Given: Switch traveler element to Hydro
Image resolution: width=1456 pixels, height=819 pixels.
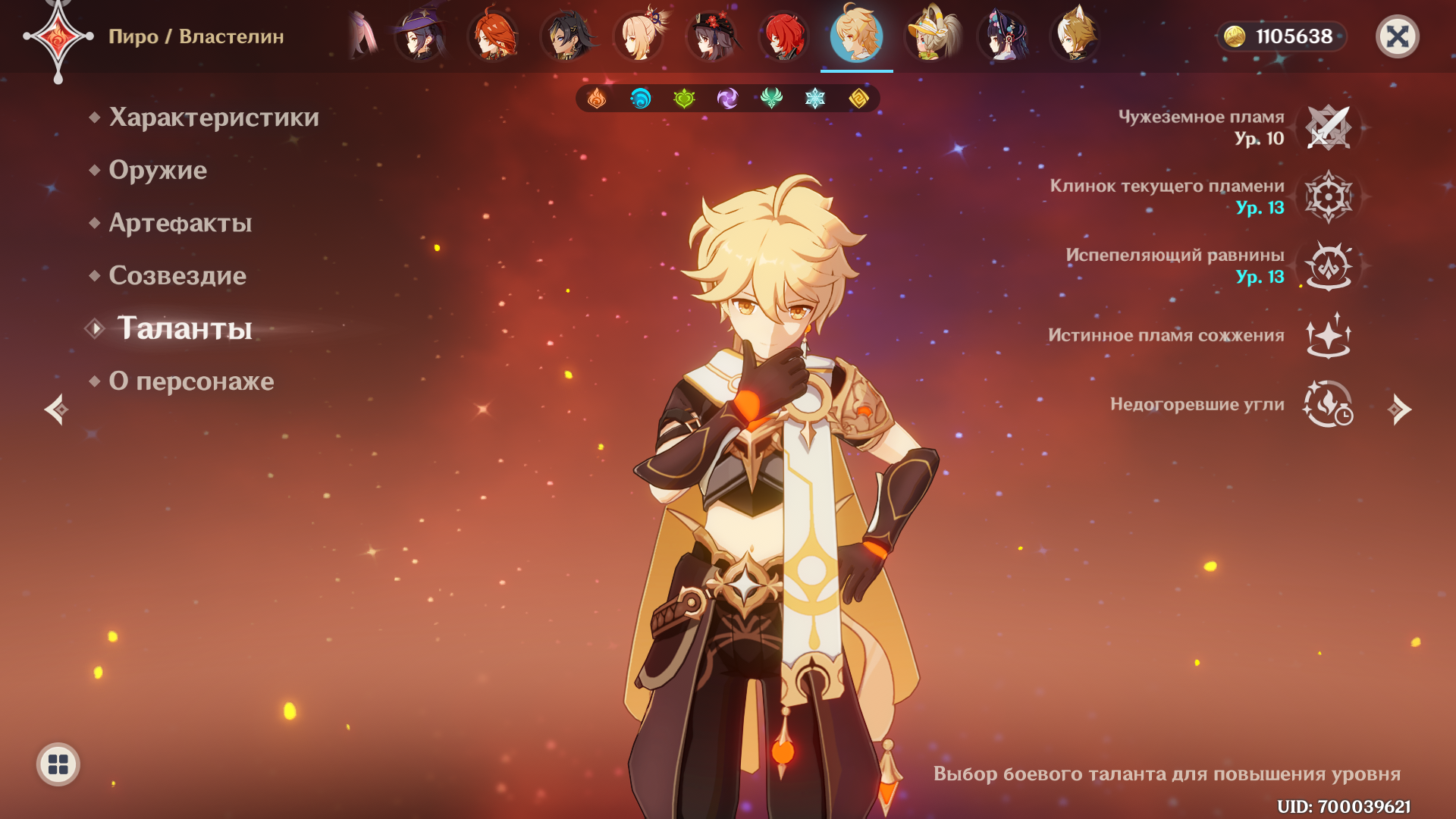Looking at the screenshot, I should coord(641,99).
